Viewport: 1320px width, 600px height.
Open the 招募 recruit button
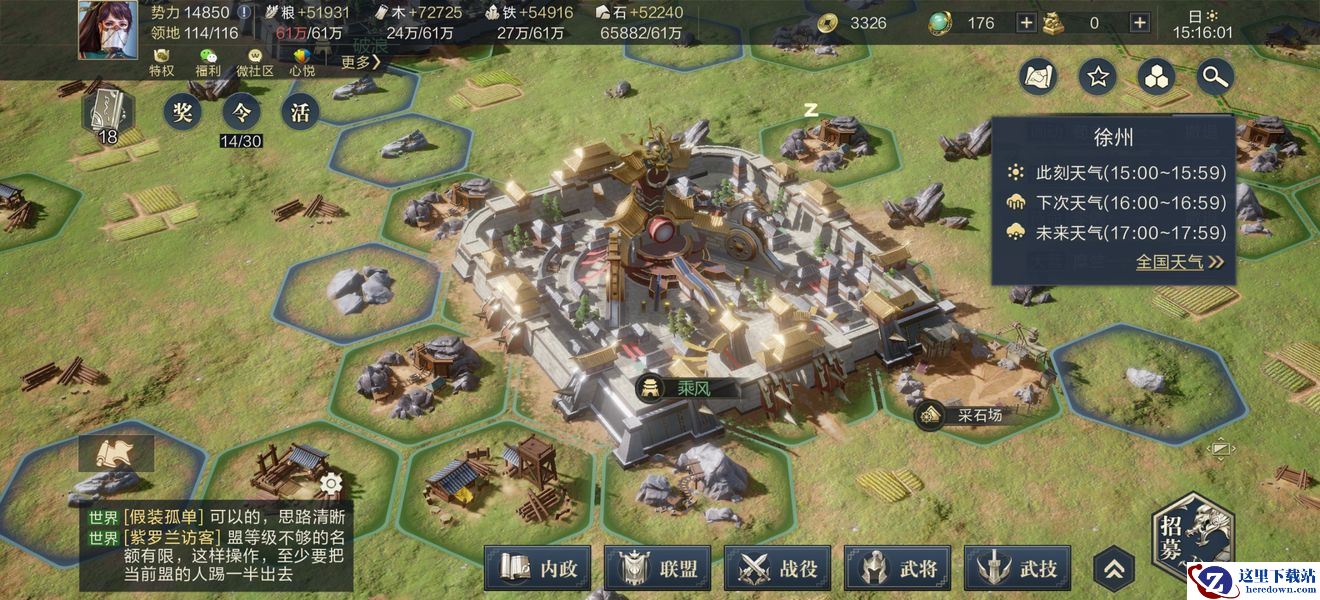tap(1190, 538)
